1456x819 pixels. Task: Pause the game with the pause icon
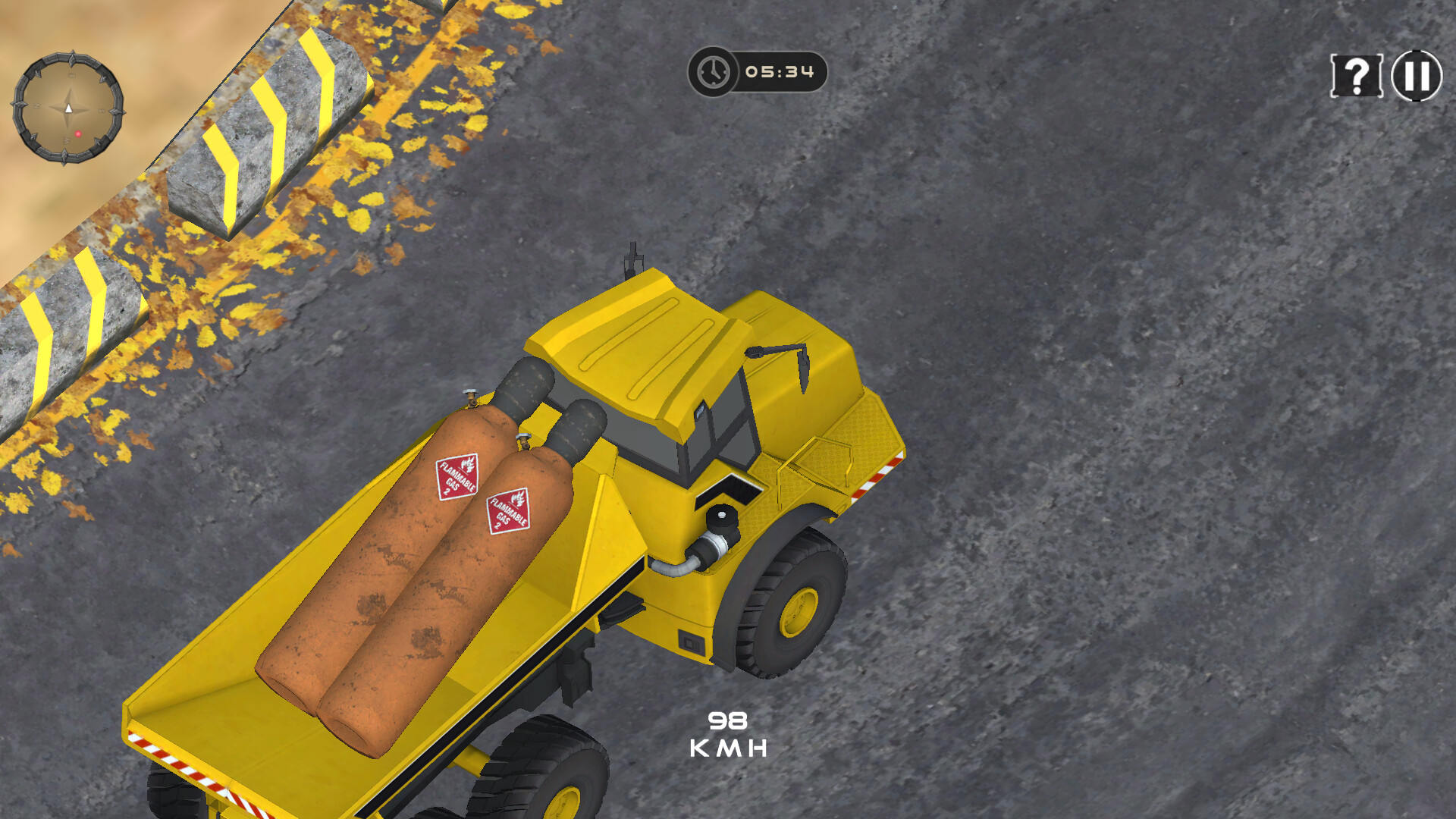pyautogui.click(x=1414, y=74)
